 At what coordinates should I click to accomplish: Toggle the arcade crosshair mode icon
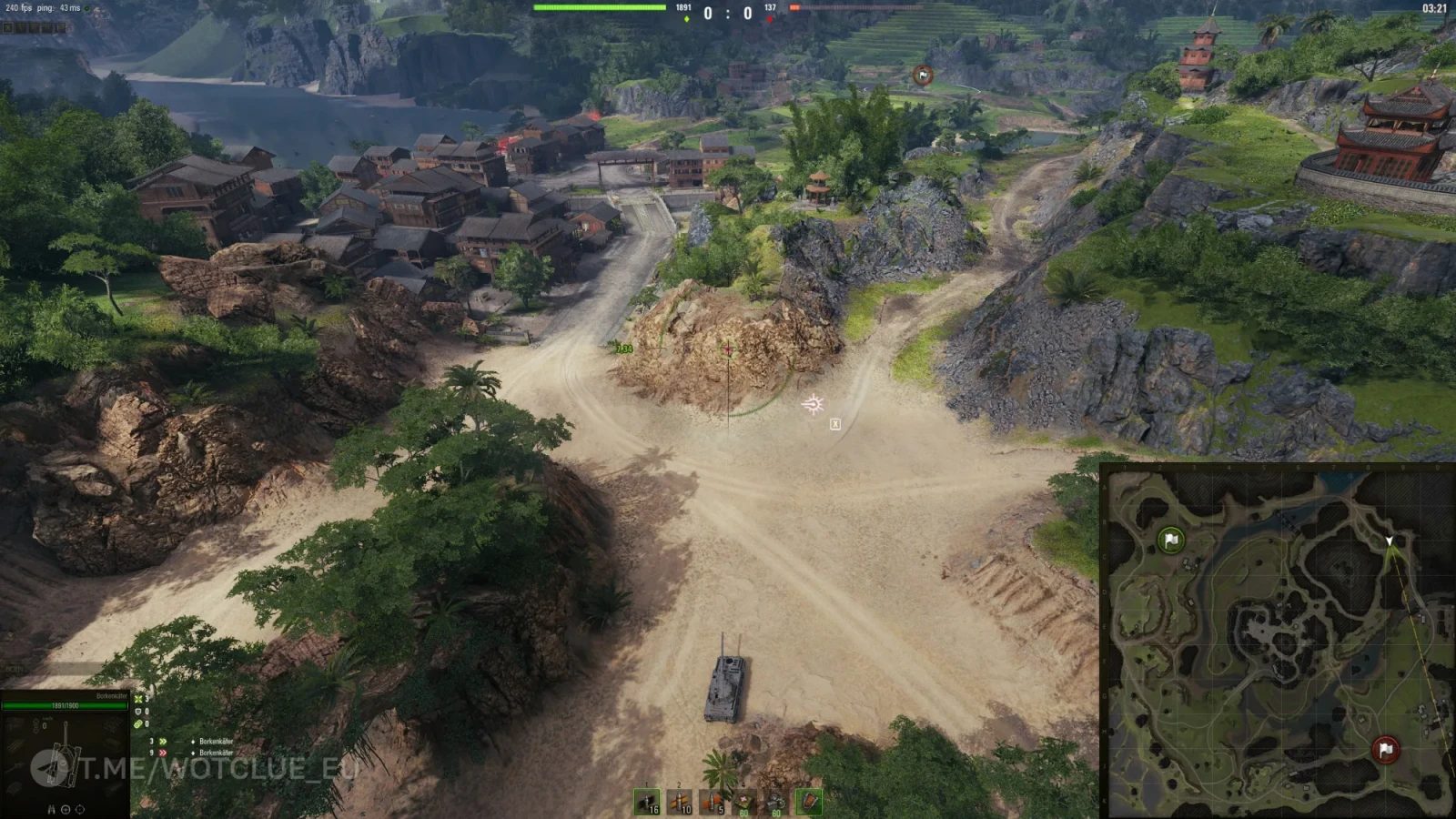pyautogui.click(x=66, y=809)
